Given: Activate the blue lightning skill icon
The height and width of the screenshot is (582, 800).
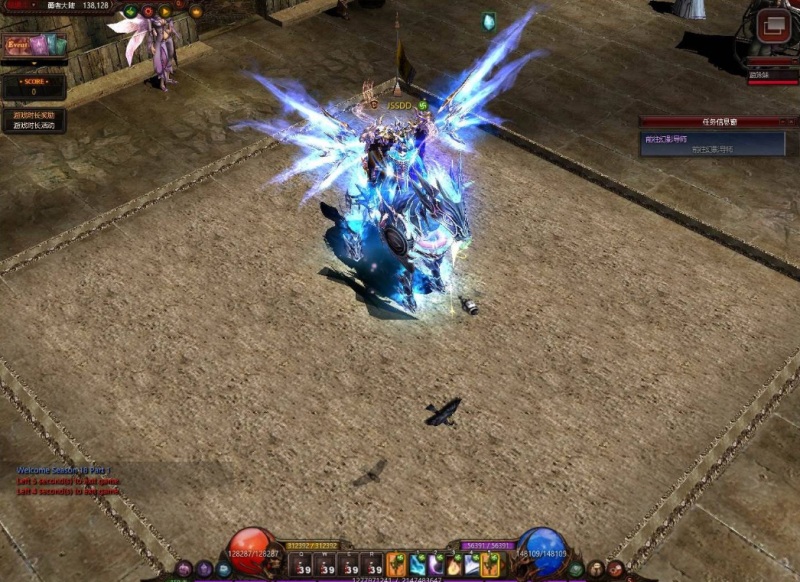Looking at the screenshot, I should point(417,565).
